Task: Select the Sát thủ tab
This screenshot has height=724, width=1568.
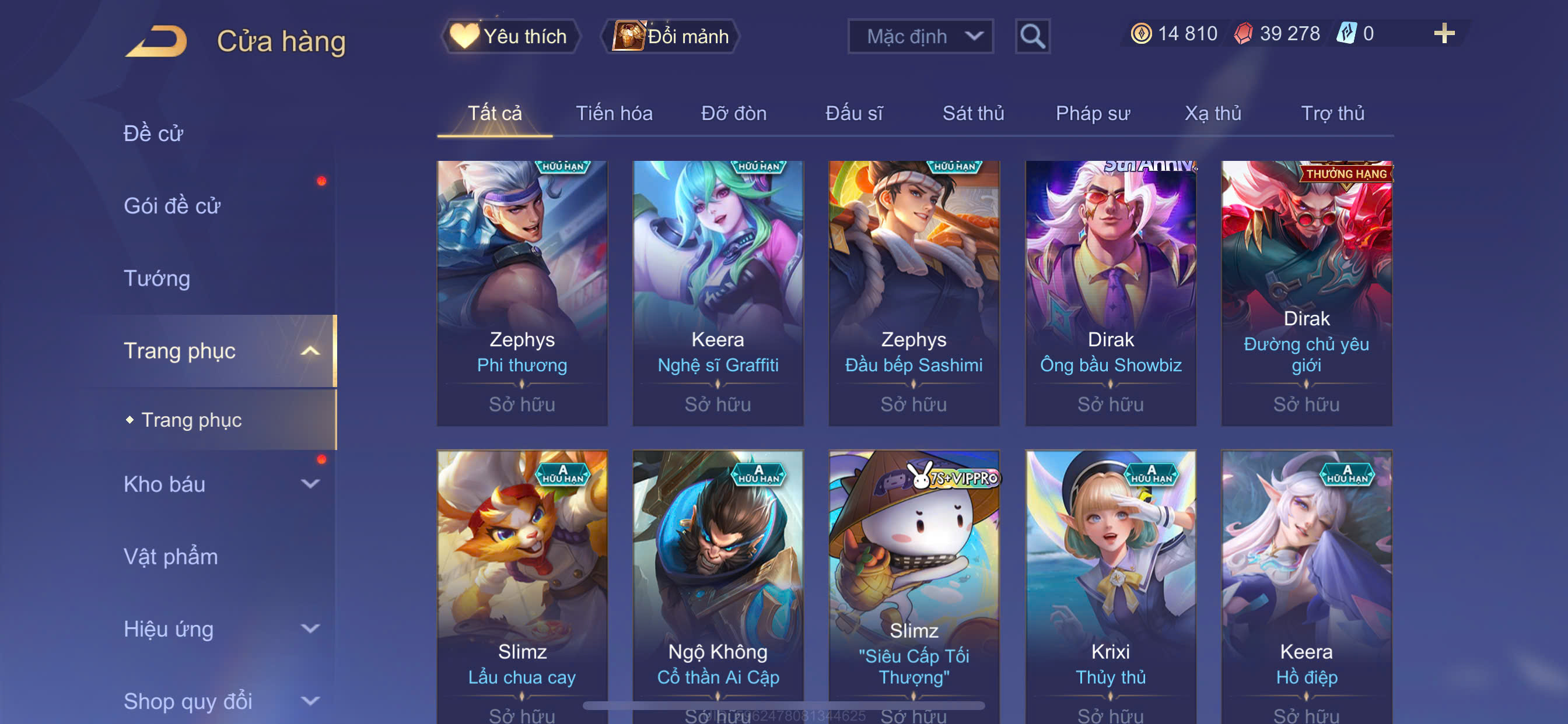Action: pos(972,113)
